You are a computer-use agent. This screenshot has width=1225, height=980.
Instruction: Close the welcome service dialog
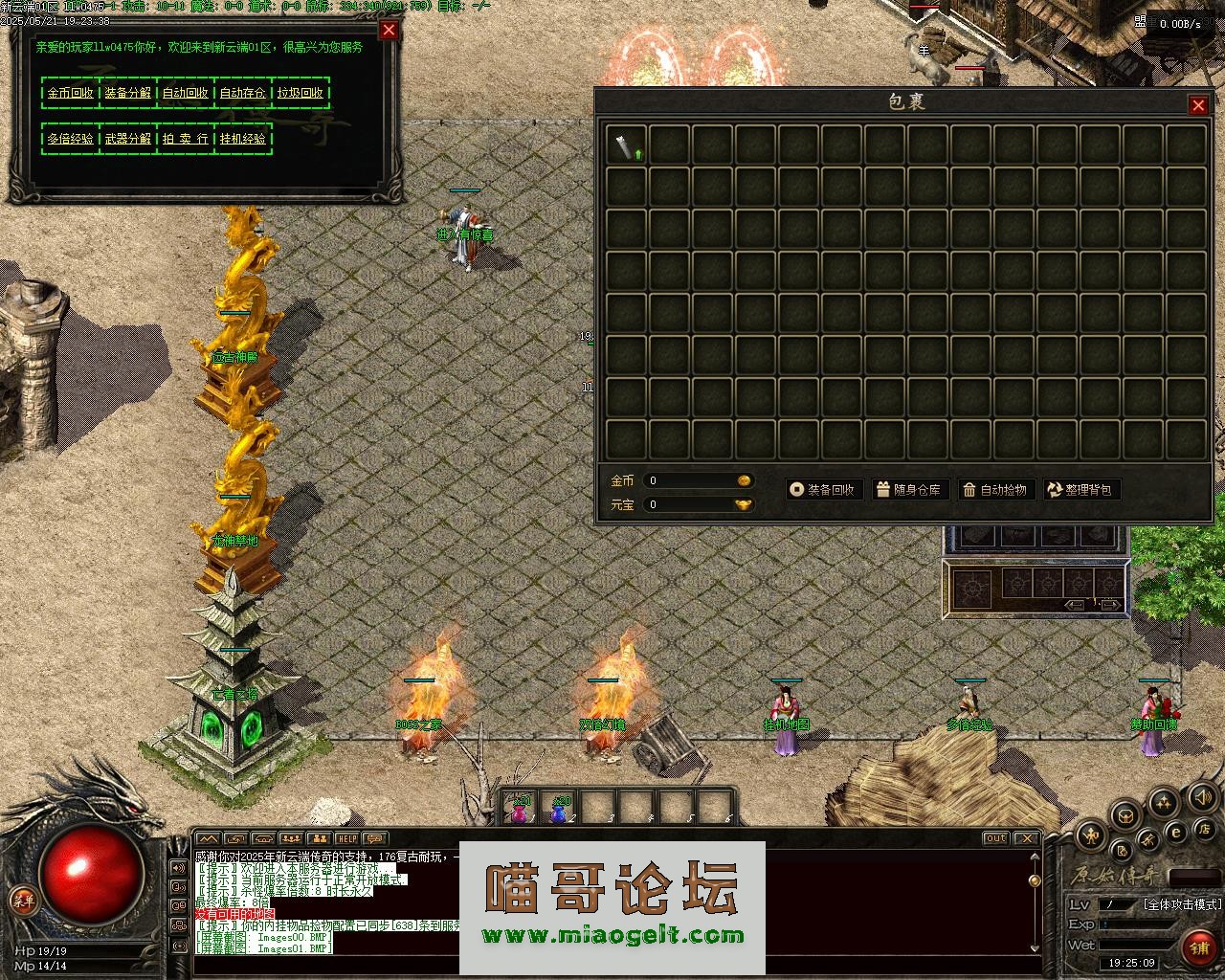389,30
